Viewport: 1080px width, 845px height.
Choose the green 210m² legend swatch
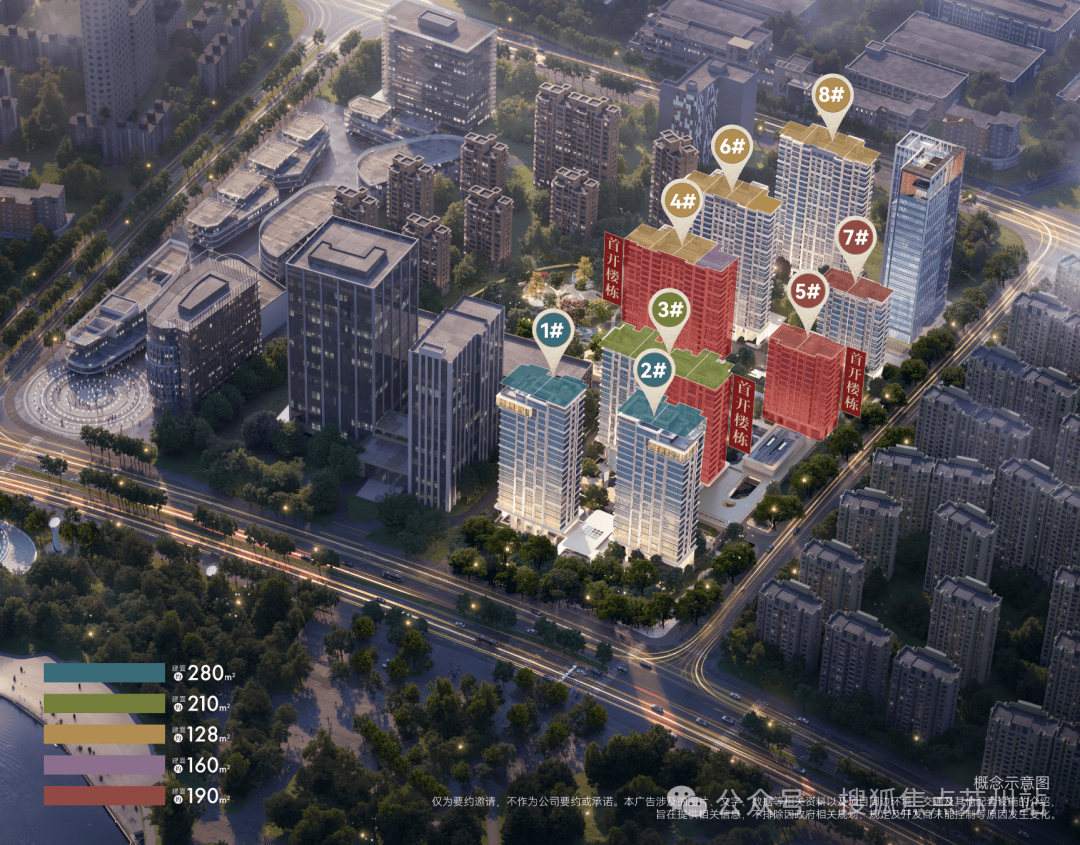[104, 704]
